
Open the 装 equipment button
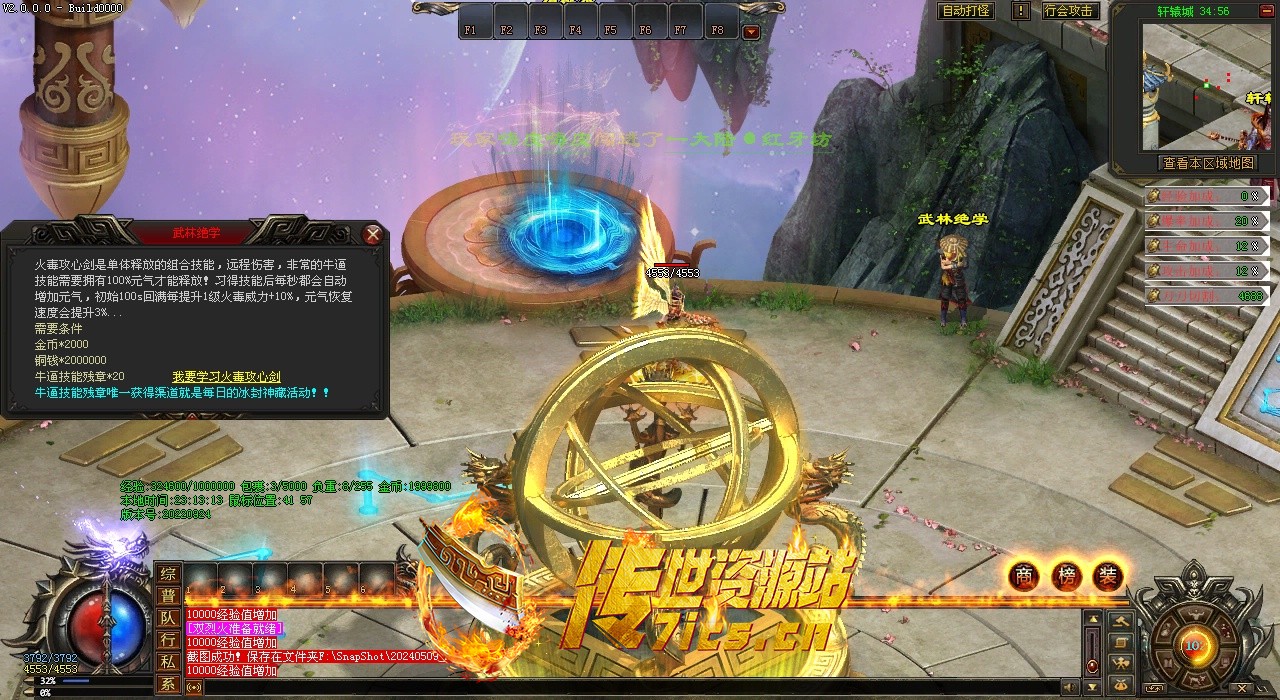click(1108, 576)
